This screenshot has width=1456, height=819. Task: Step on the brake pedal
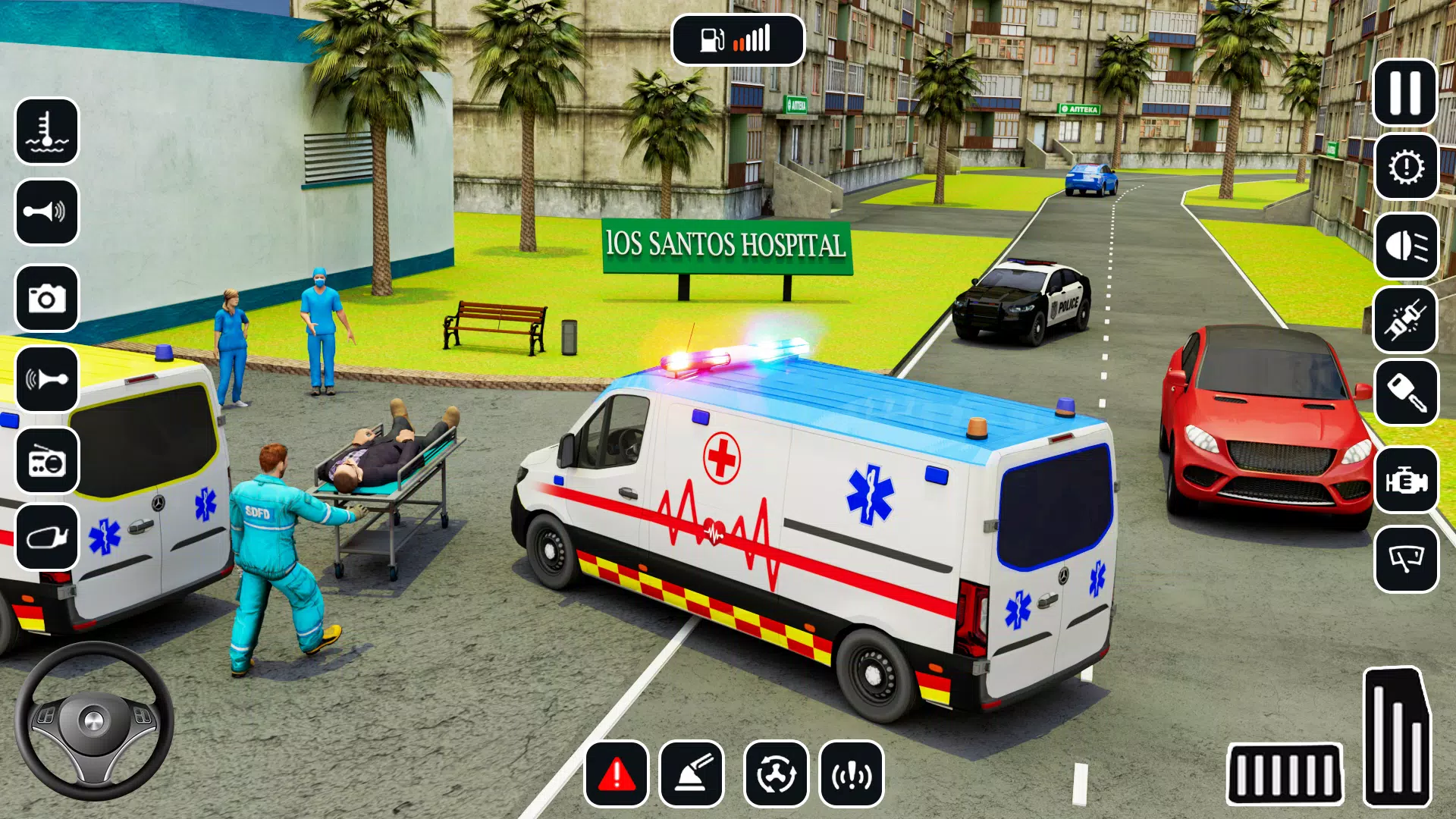[x=1284, y=774]
